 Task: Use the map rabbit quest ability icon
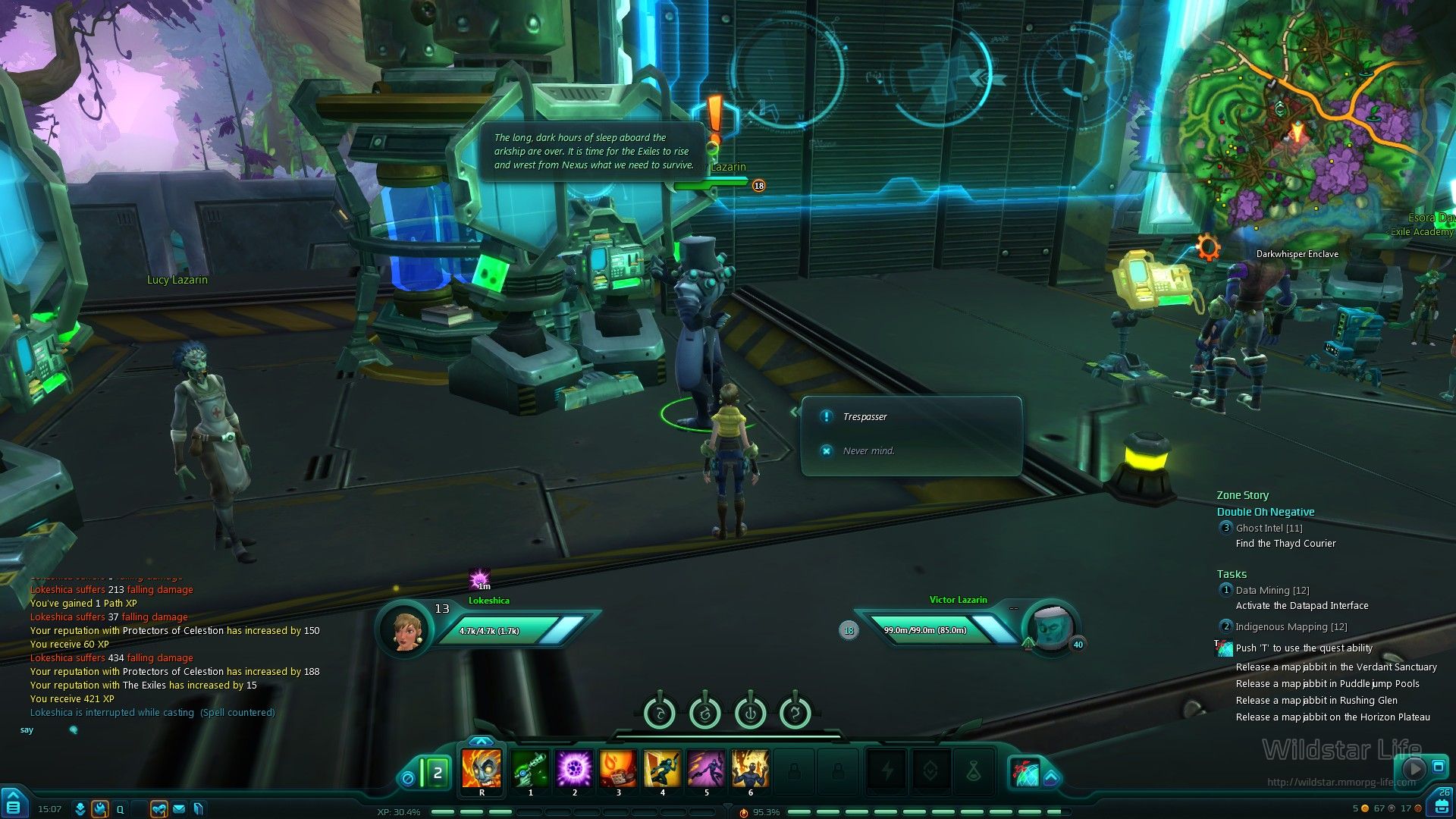coord(1224,648)
